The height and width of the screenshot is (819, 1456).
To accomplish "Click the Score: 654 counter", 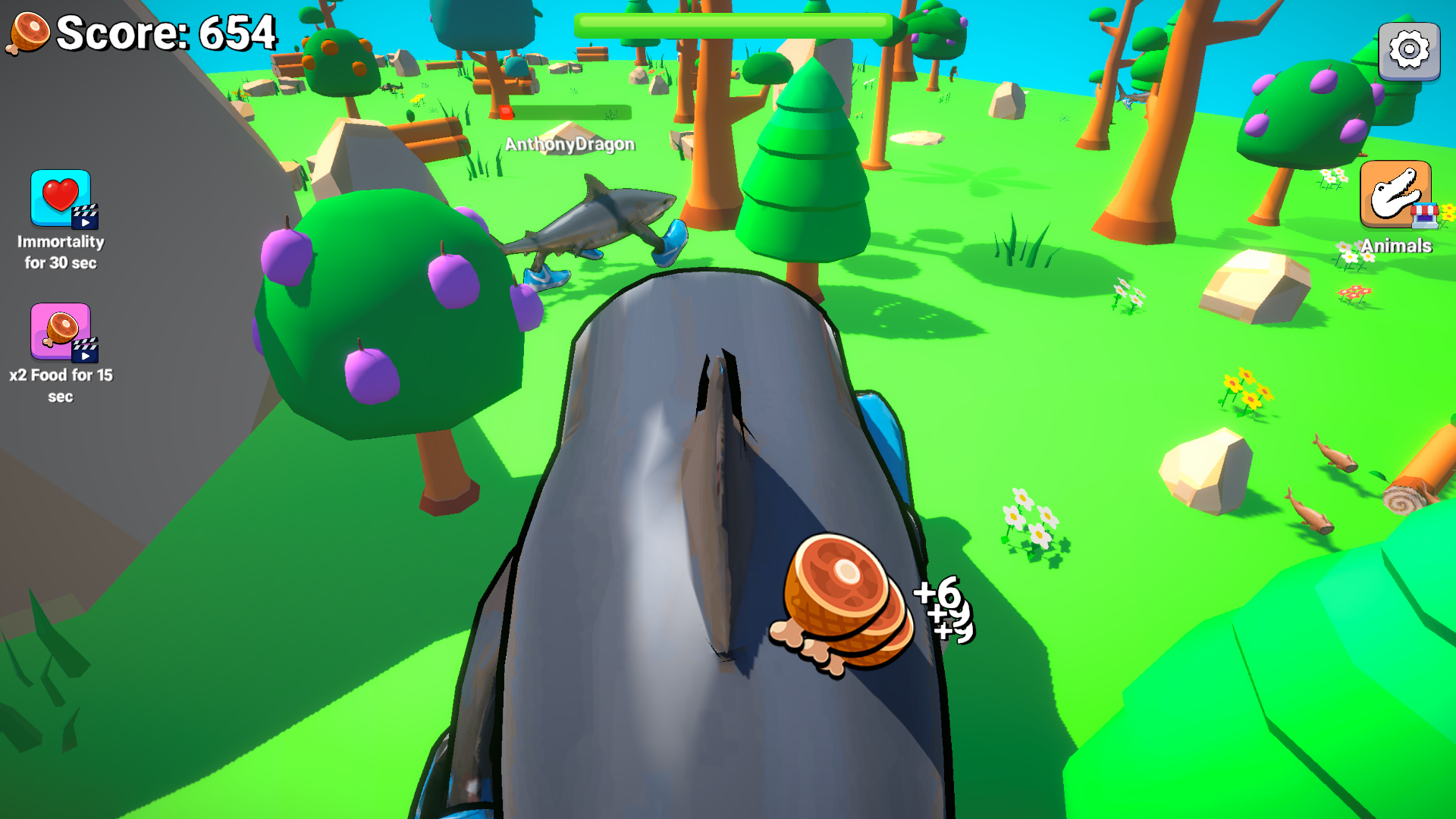I will pos(167,32).
